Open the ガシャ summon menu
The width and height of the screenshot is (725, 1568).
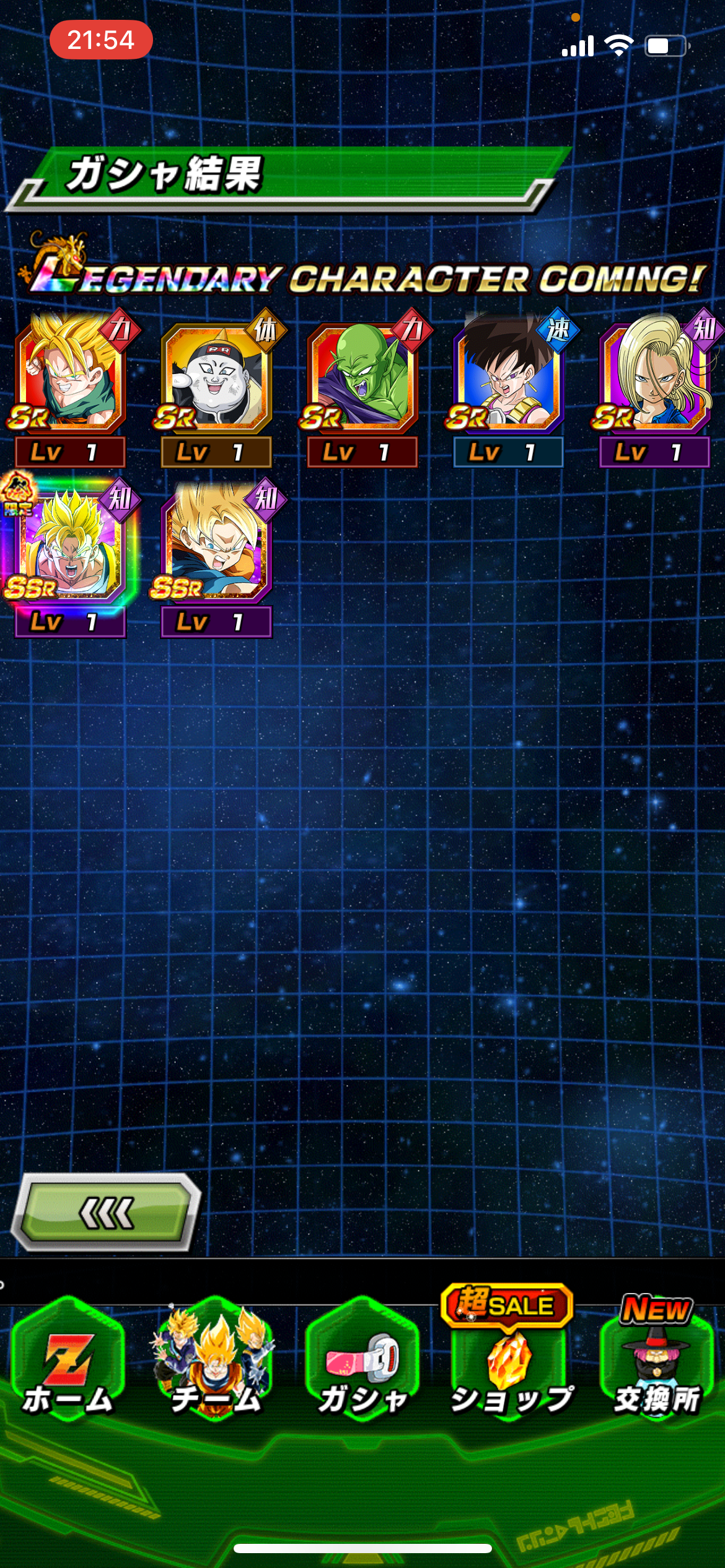tap(362, 1361)
